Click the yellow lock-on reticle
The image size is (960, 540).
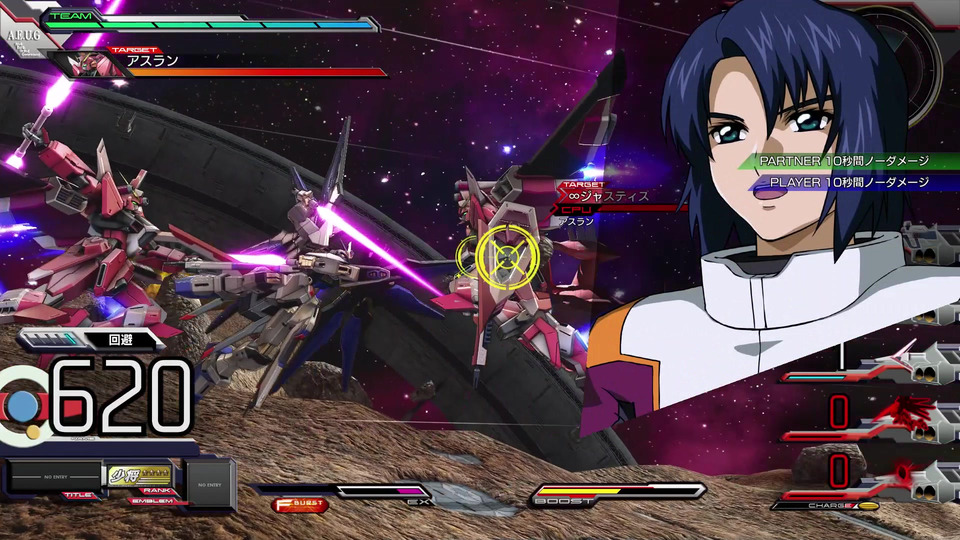(x=507, y=257)
